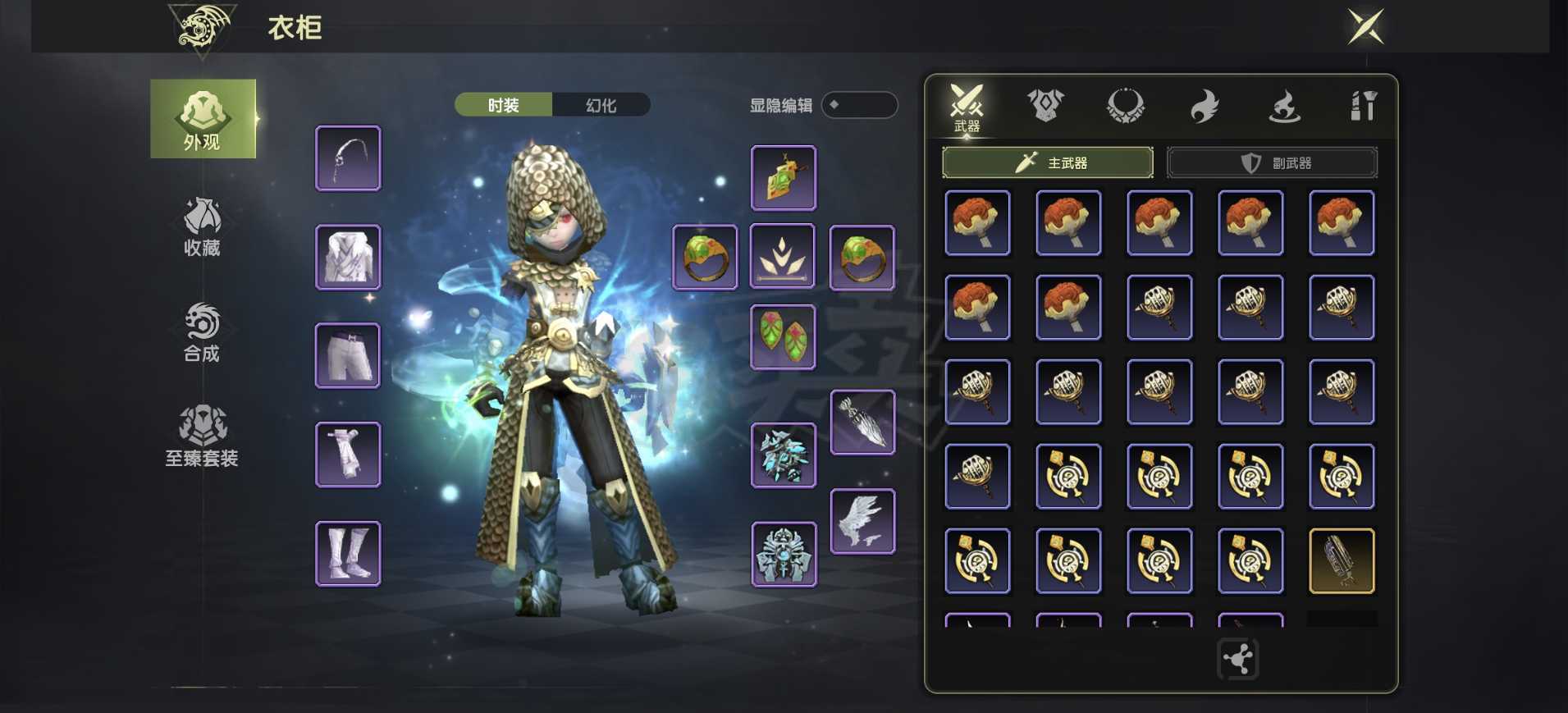This screenshot has height=713, width=1568.
Task: Select the white boots costume slot
Action: [x=348, y=553]
